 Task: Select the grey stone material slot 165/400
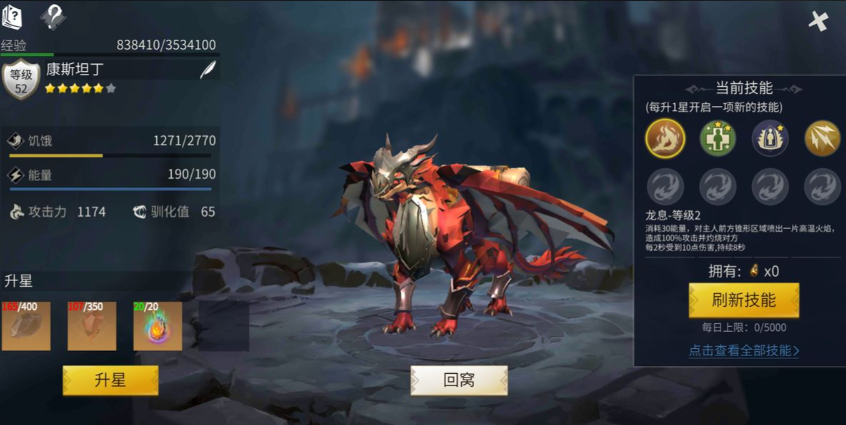coord(26,326)
